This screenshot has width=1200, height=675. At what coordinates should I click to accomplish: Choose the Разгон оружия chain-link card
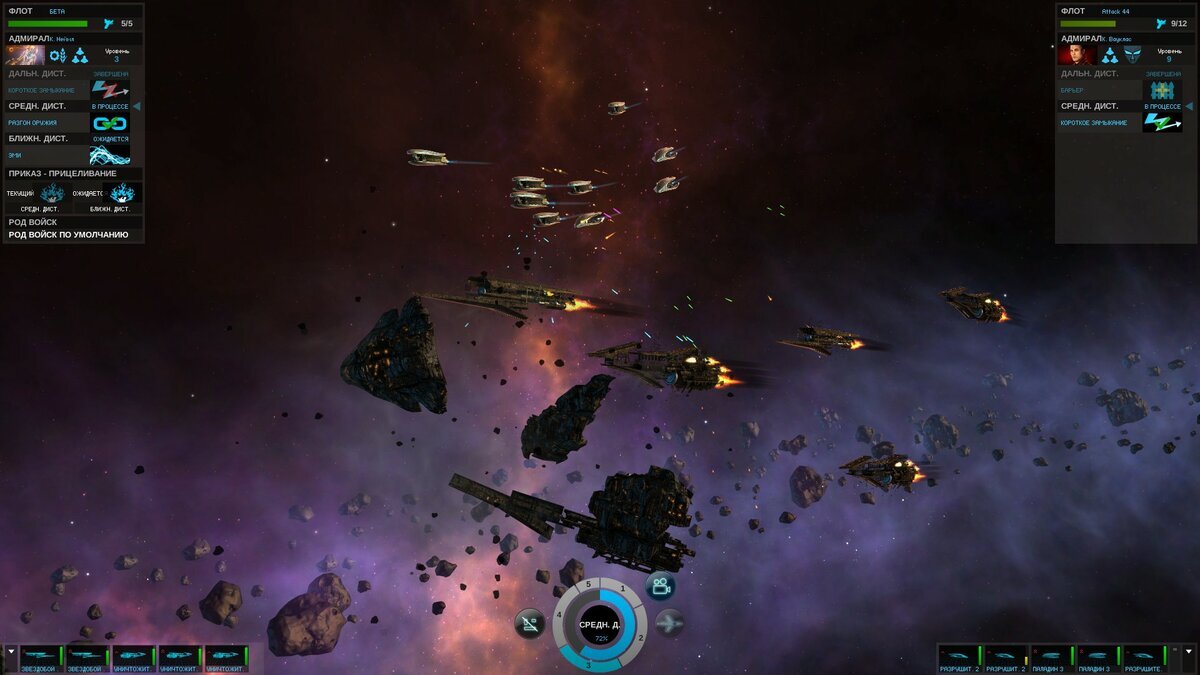tap(110, 123)
